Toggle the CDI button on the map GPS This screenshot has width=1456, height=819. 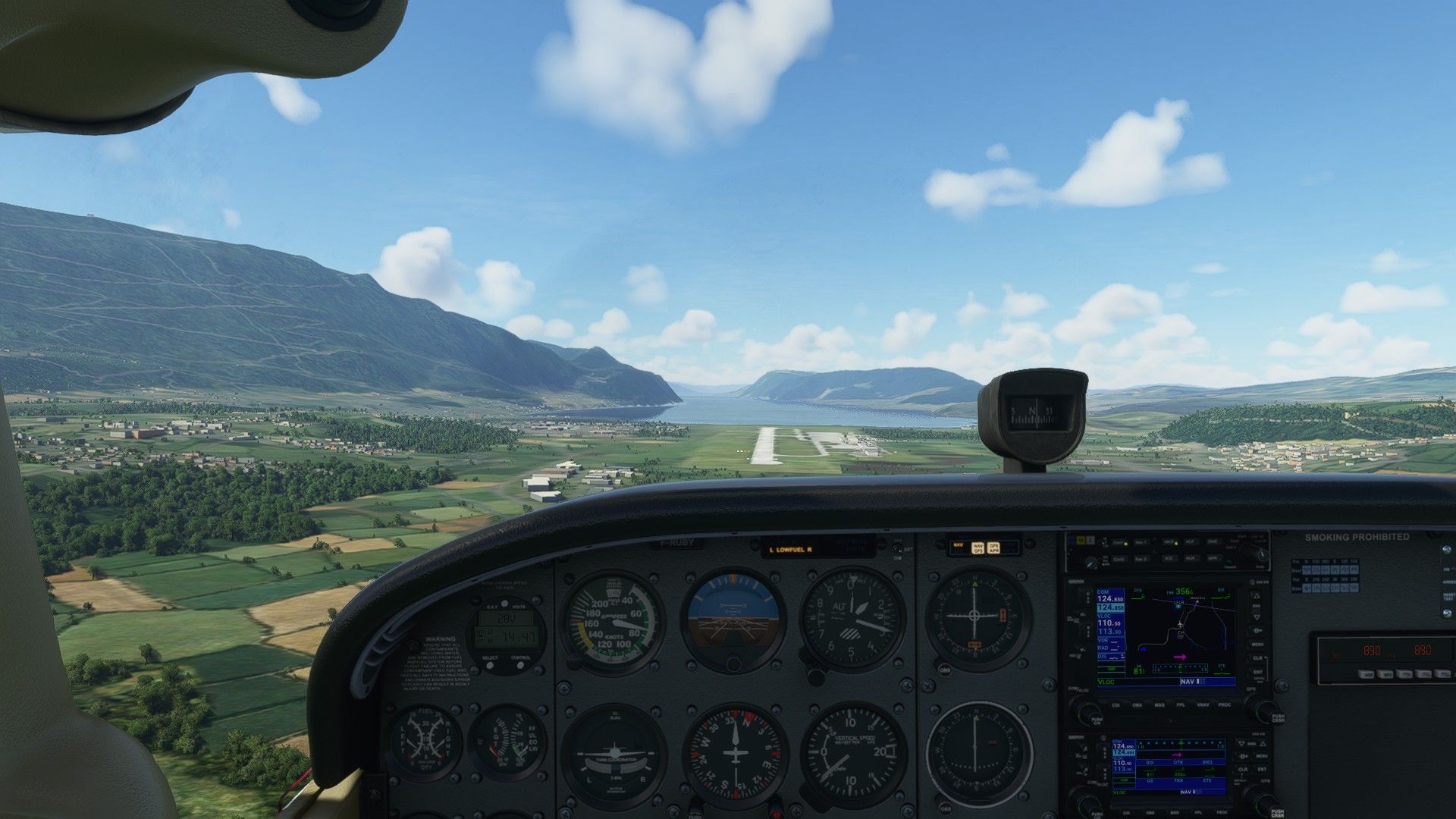[1116, 704]
